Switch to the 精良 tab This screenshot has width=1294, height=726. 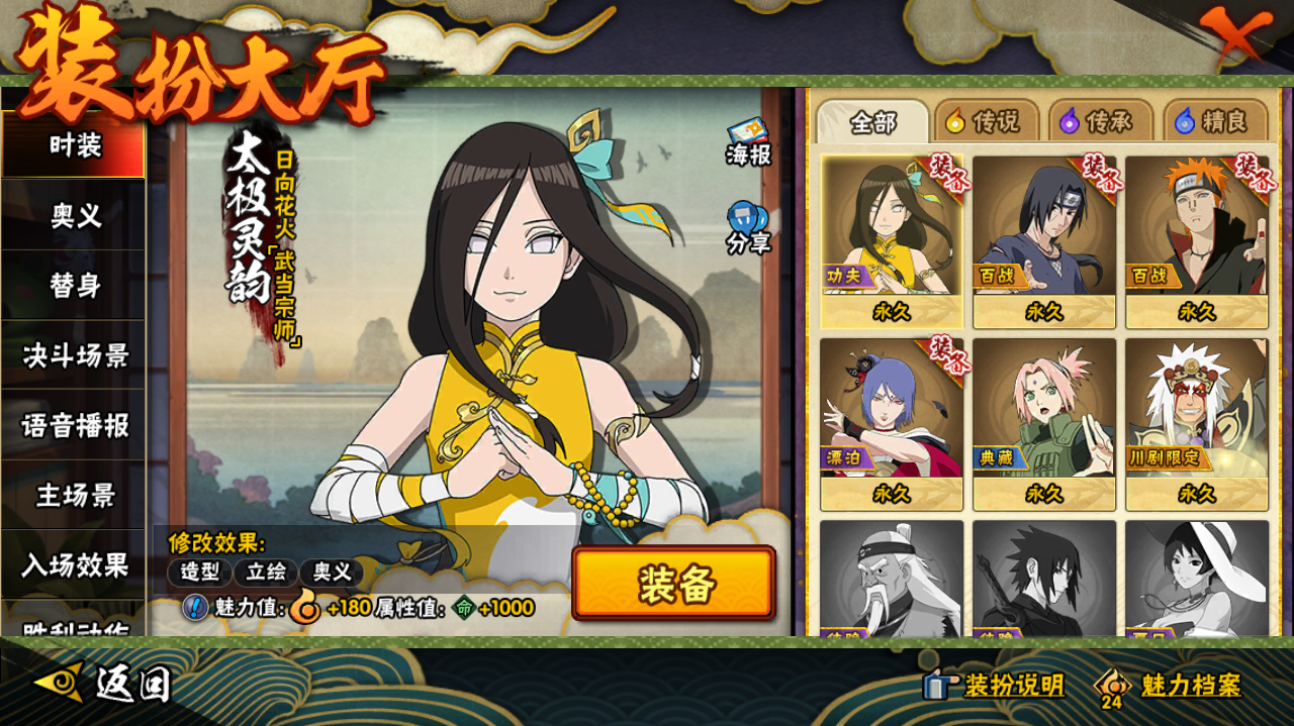(1211, 122)
